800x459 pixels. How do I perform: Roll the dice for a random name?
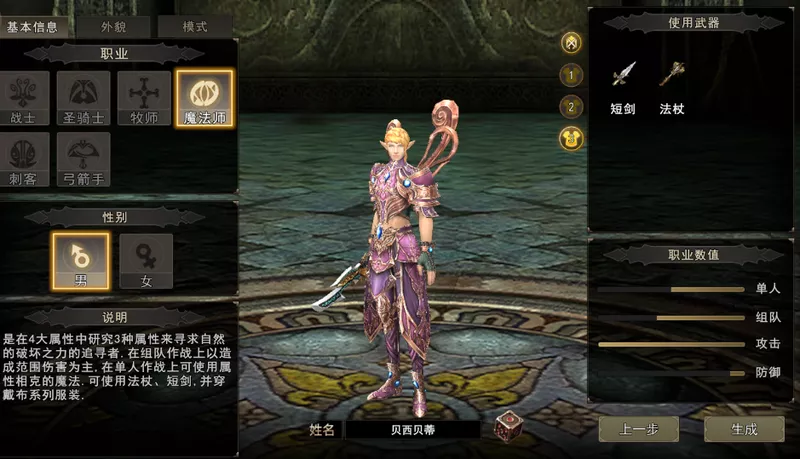pyautogui.click(x=508, y=427)
